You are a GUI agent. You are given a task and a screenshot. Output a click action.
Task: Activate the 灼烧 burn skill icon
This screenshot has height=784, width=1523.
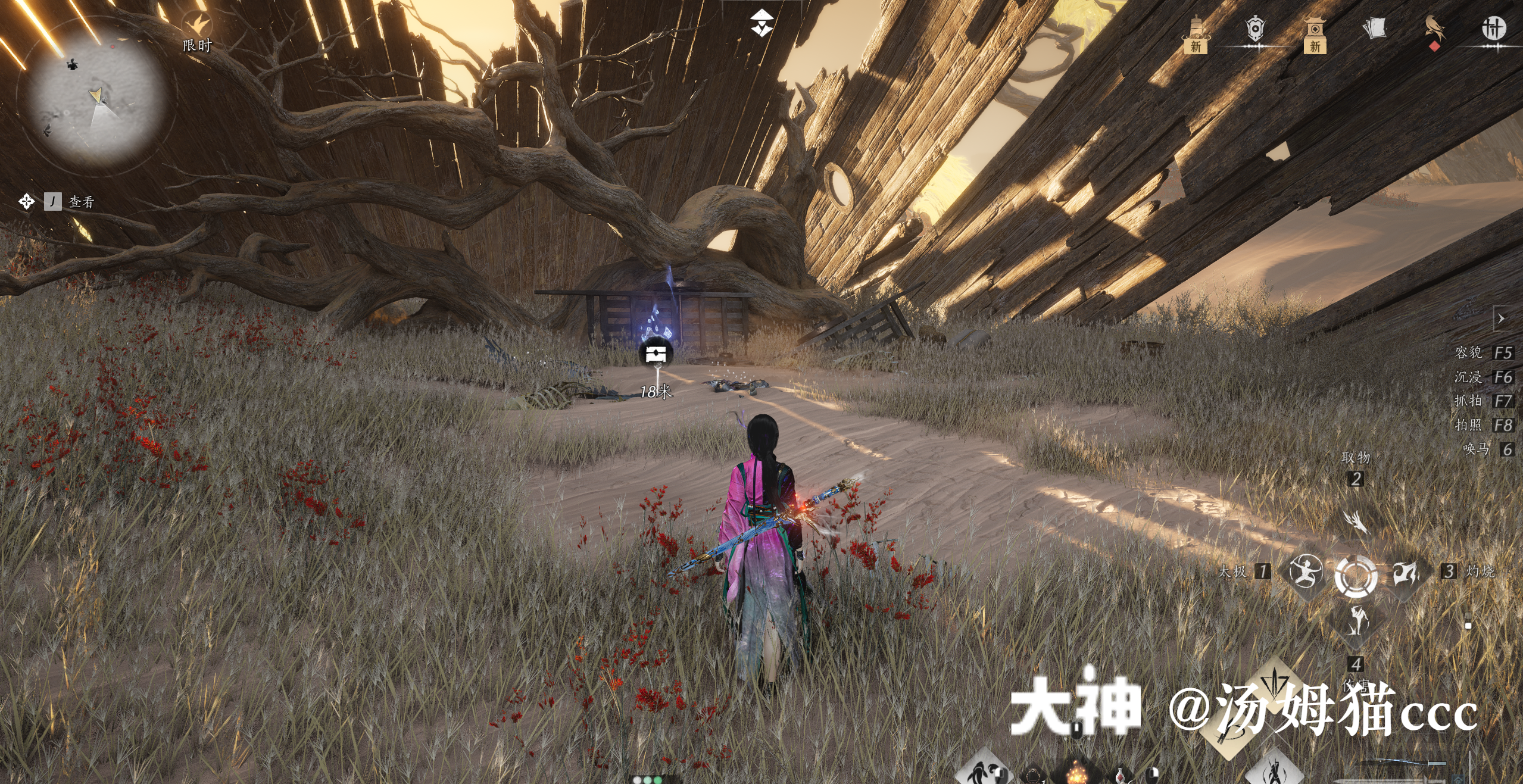coord(1406,573)
